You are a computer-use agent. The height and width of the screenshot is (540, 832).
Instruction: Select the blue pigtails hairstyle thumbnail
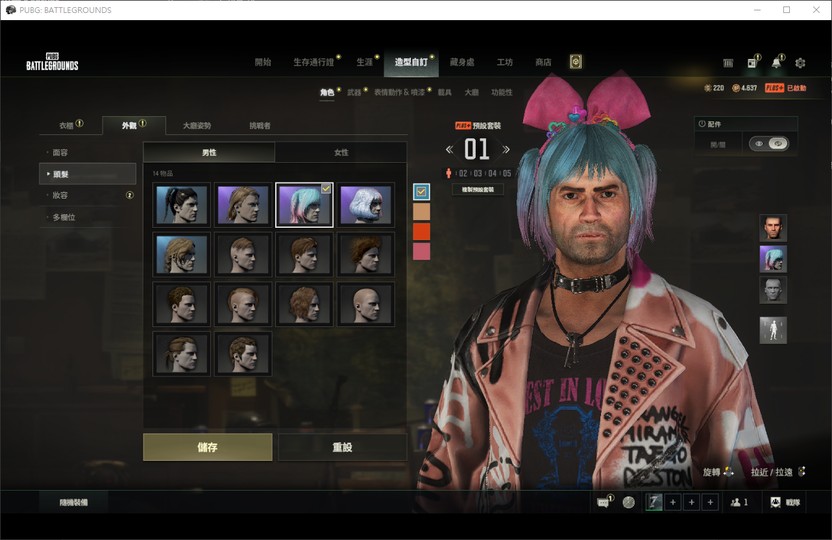point(304,204)
